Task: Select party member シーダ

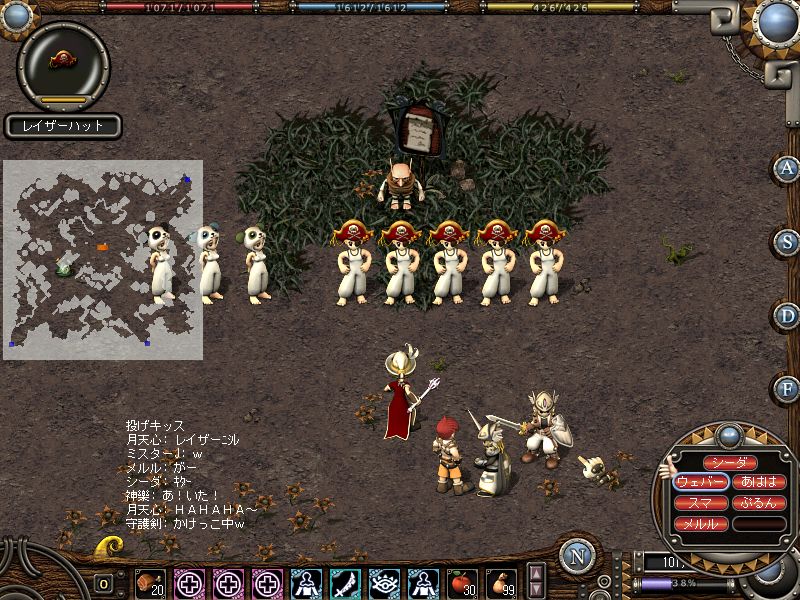Action: coord(730,462)
